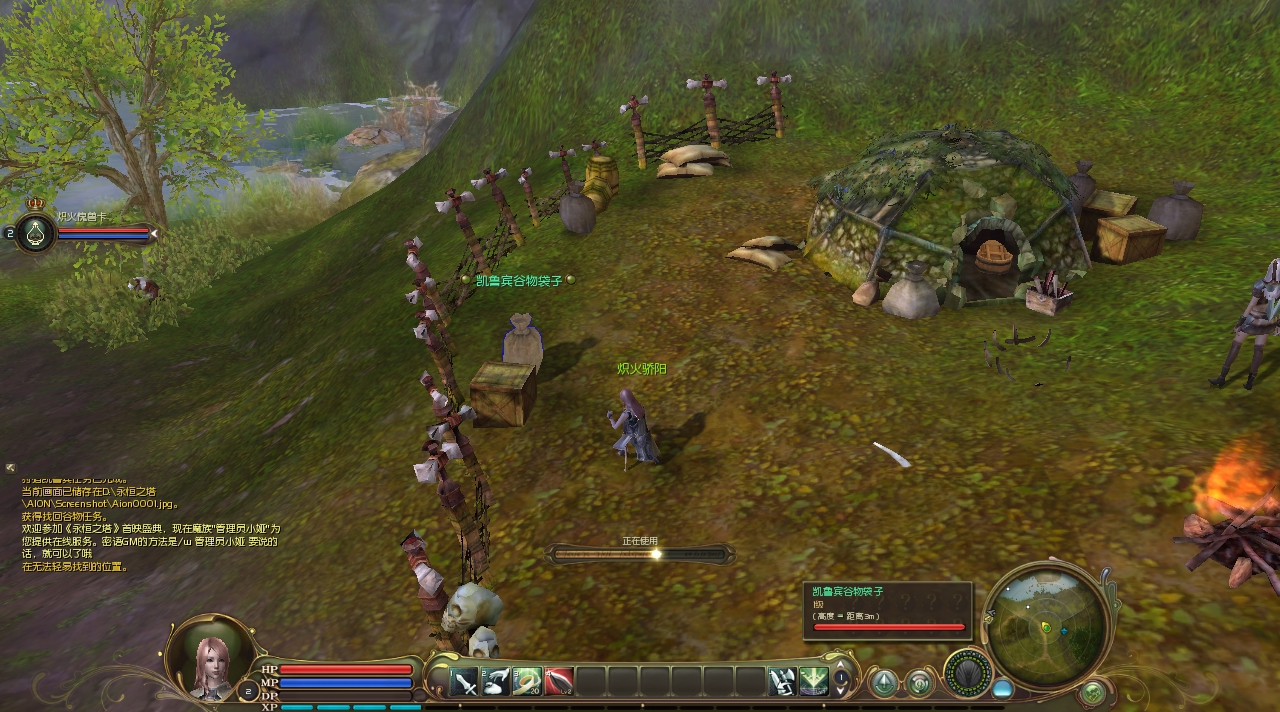Select the party member portrait frame
1280x712 pixels.
coord(35,232)
